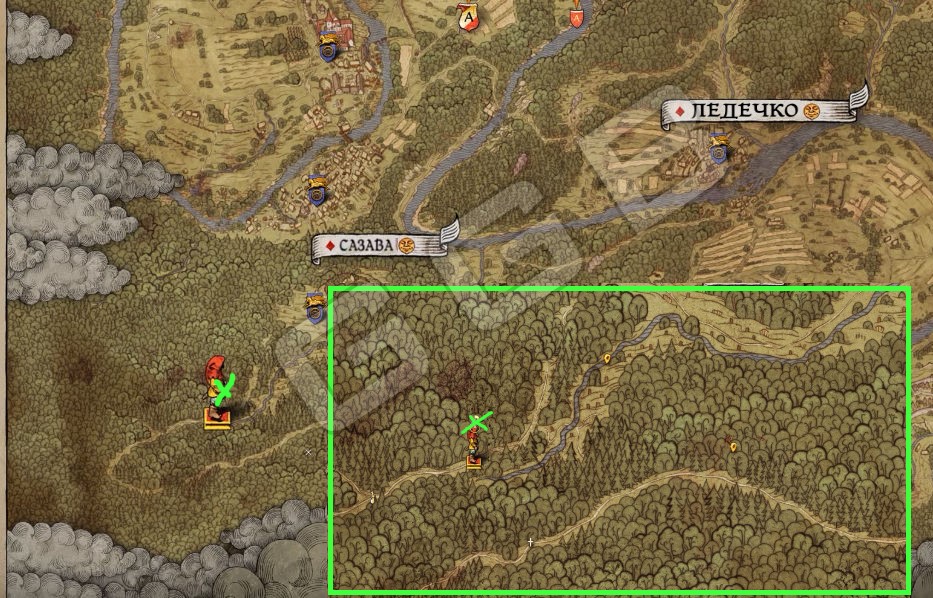Select the small red quest marker A
This screenshot has width=933, height=598.
576,17
